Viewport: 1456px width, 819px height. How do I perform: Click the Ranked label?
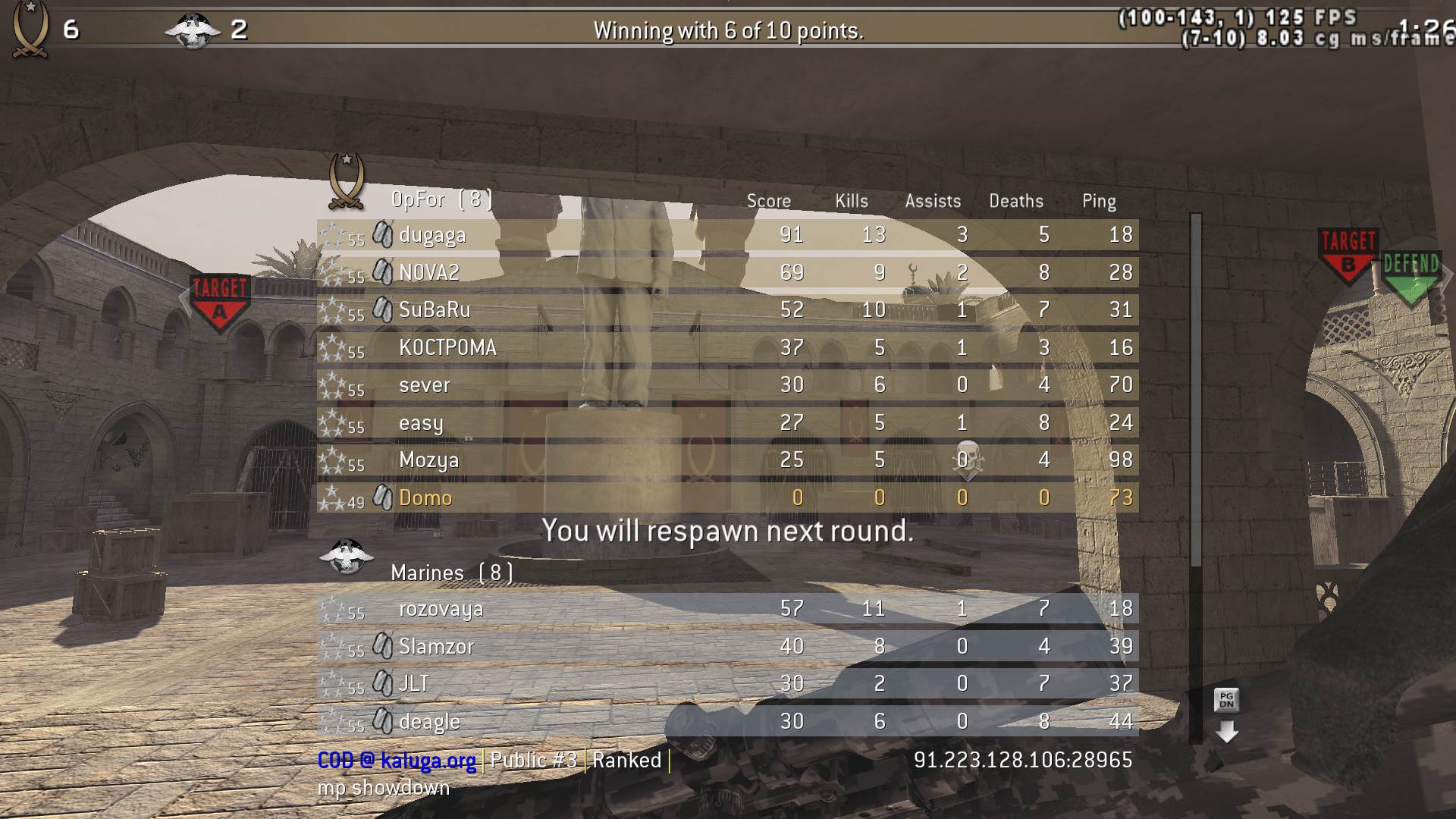626,760
